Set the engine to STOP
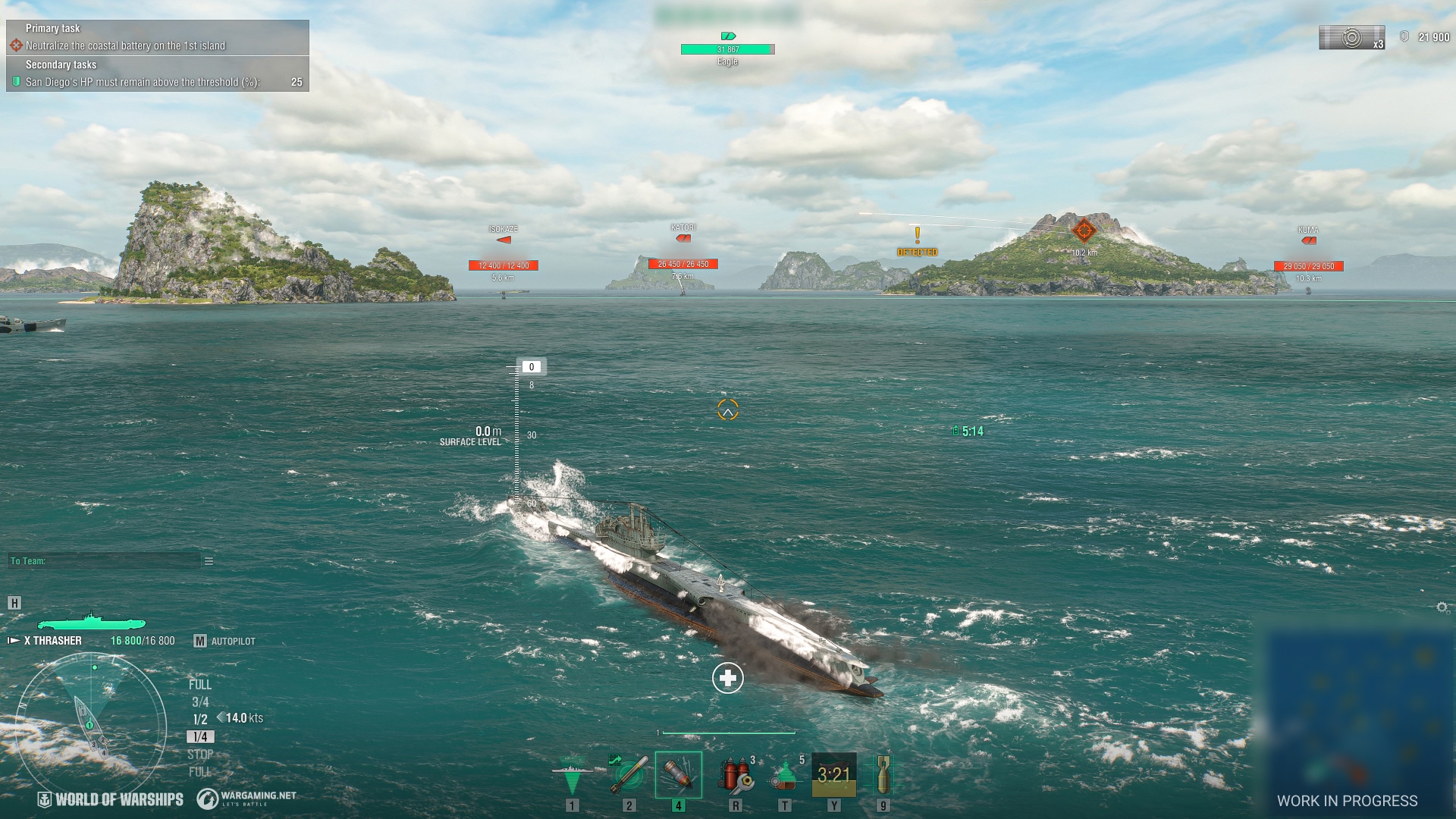Viewport: 1456px width, 819px height. tap(200, 755)
